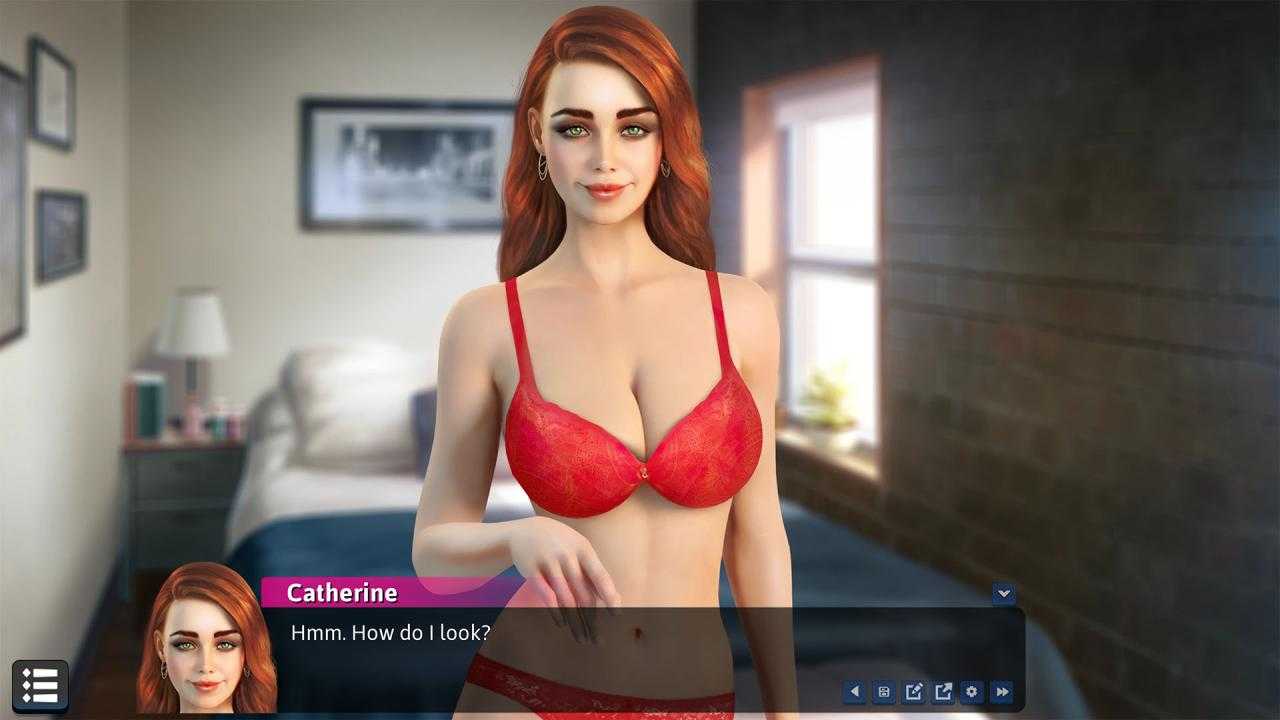Skip ahead with the fast-forward button
Image resolution: width=1280 pixels, height=720 pixels.
1002,691
